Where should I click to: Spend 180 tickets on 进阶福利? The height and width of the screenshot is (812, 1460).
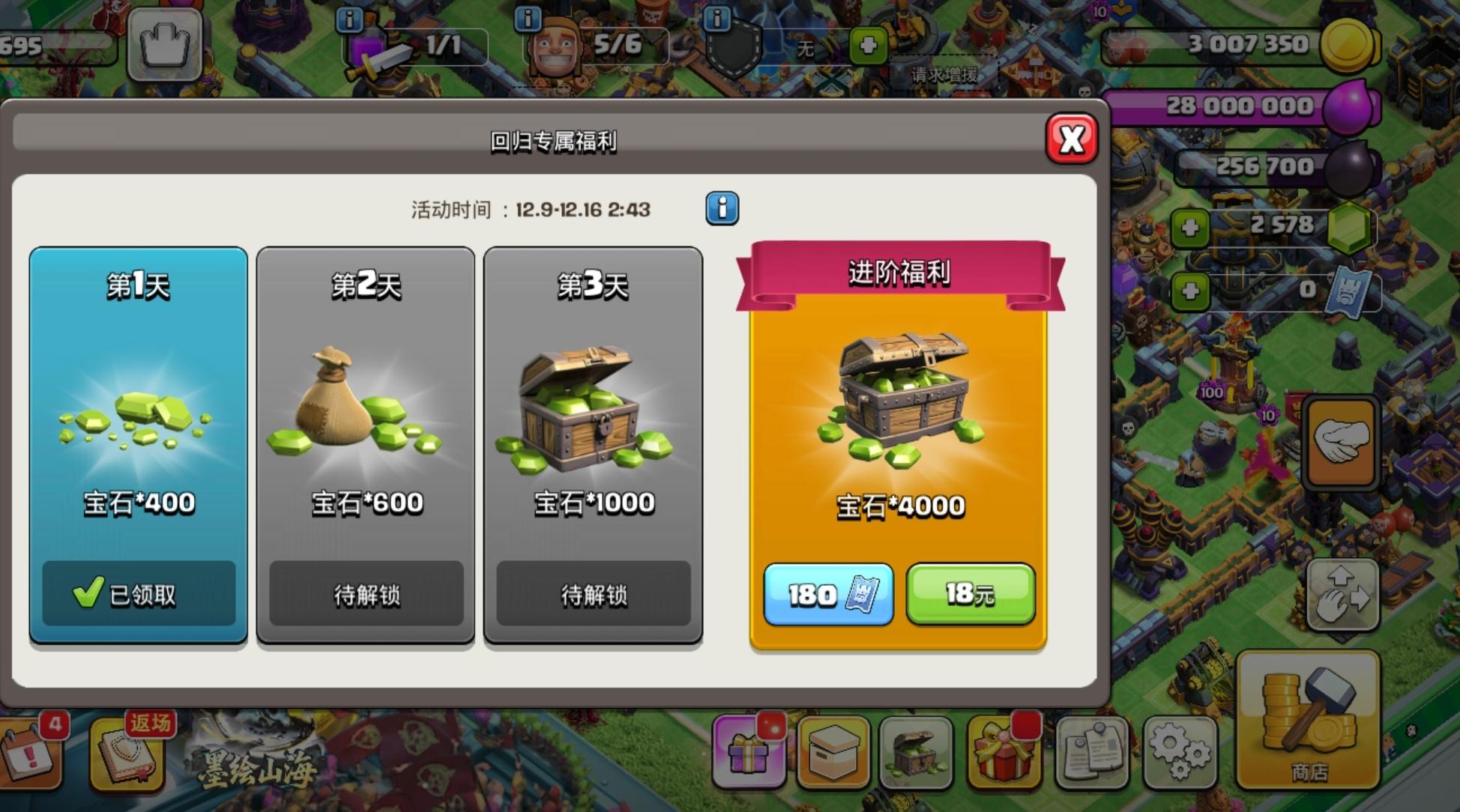[828, 594]
